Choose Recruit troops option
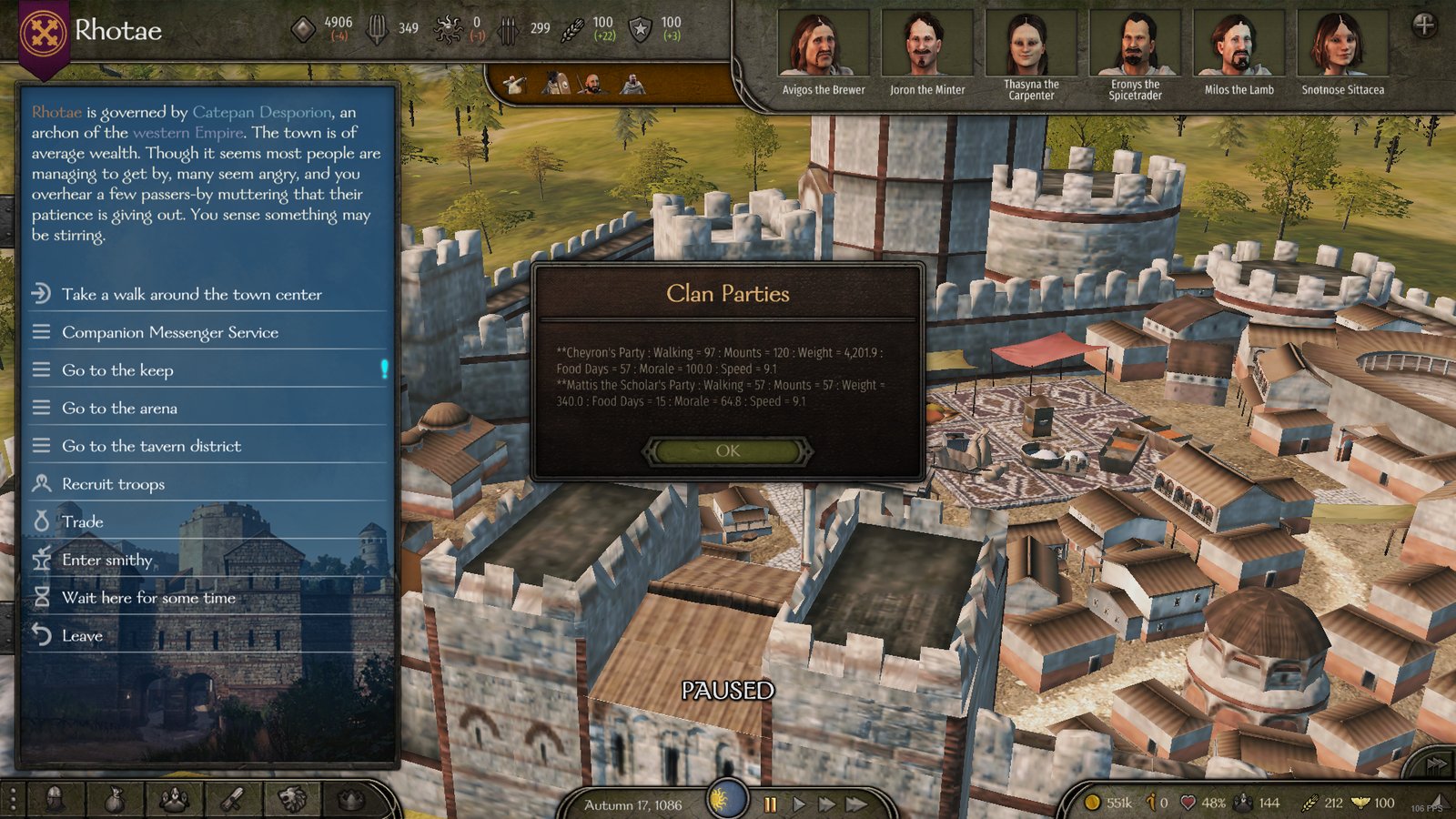The height and width of the screenshot is (819, 1456). click(113, 484)
